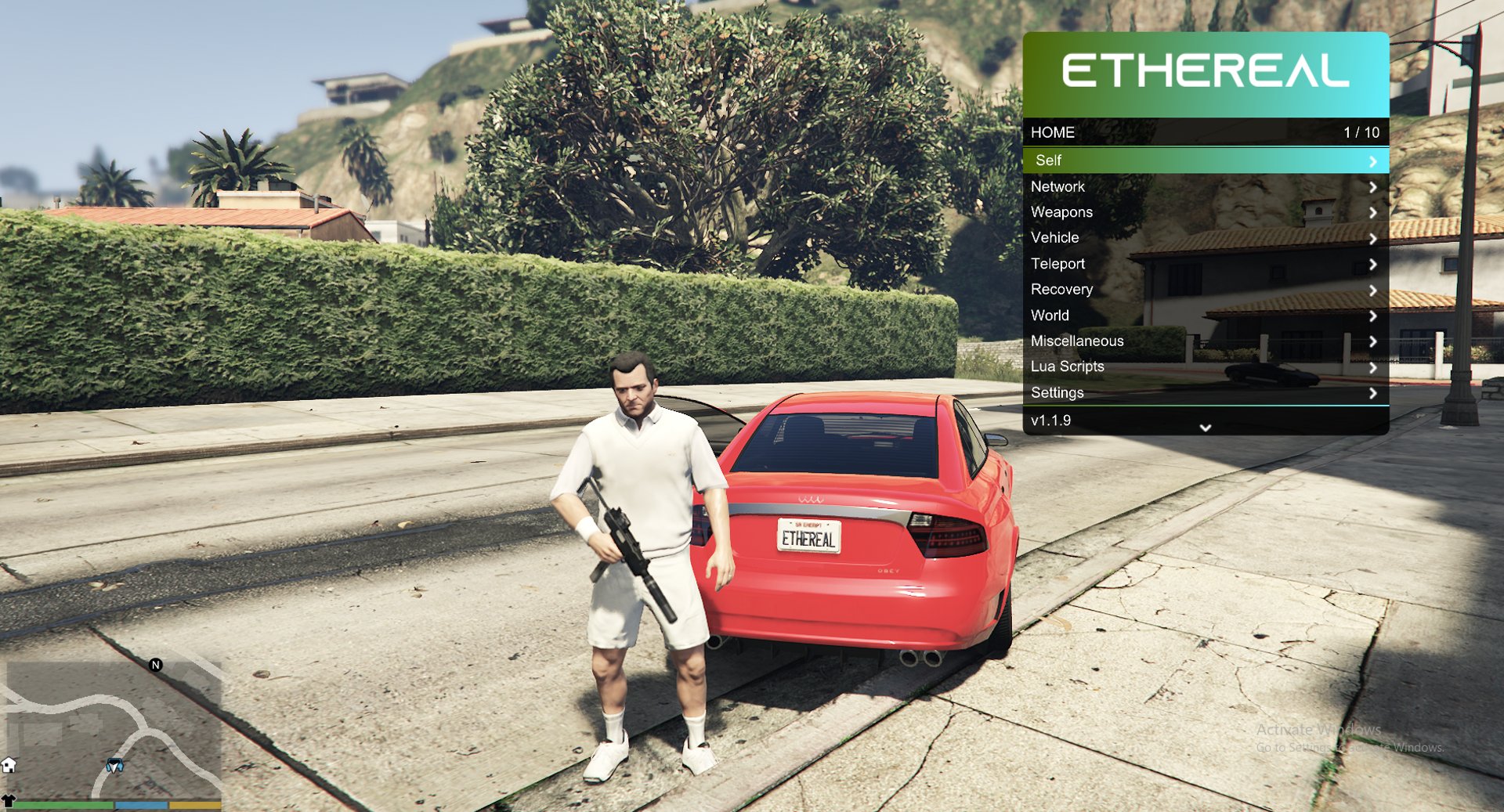The height and width of the screenshot is (812, 1504).
Task: Go to the Teleport menu
Action: click(1205, 264)
